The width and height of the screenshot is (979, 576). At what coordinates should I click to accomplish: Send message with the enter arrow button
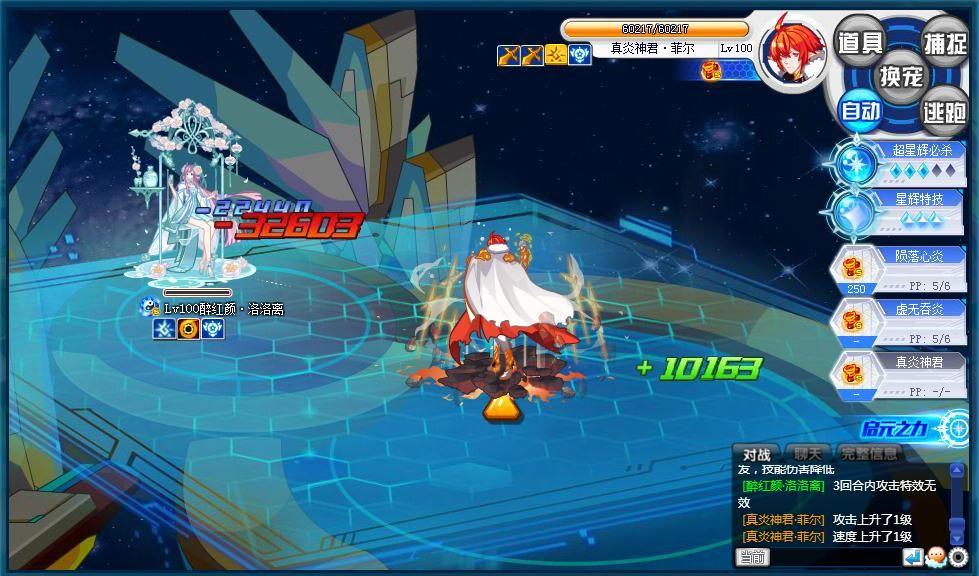(913, 557)
